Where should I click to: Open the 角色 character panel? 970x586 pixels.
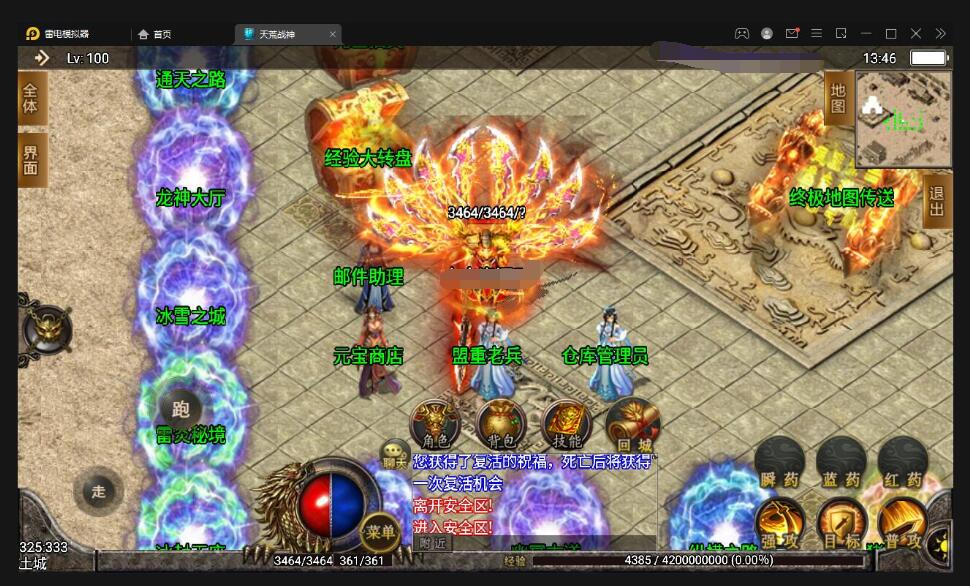435,424
